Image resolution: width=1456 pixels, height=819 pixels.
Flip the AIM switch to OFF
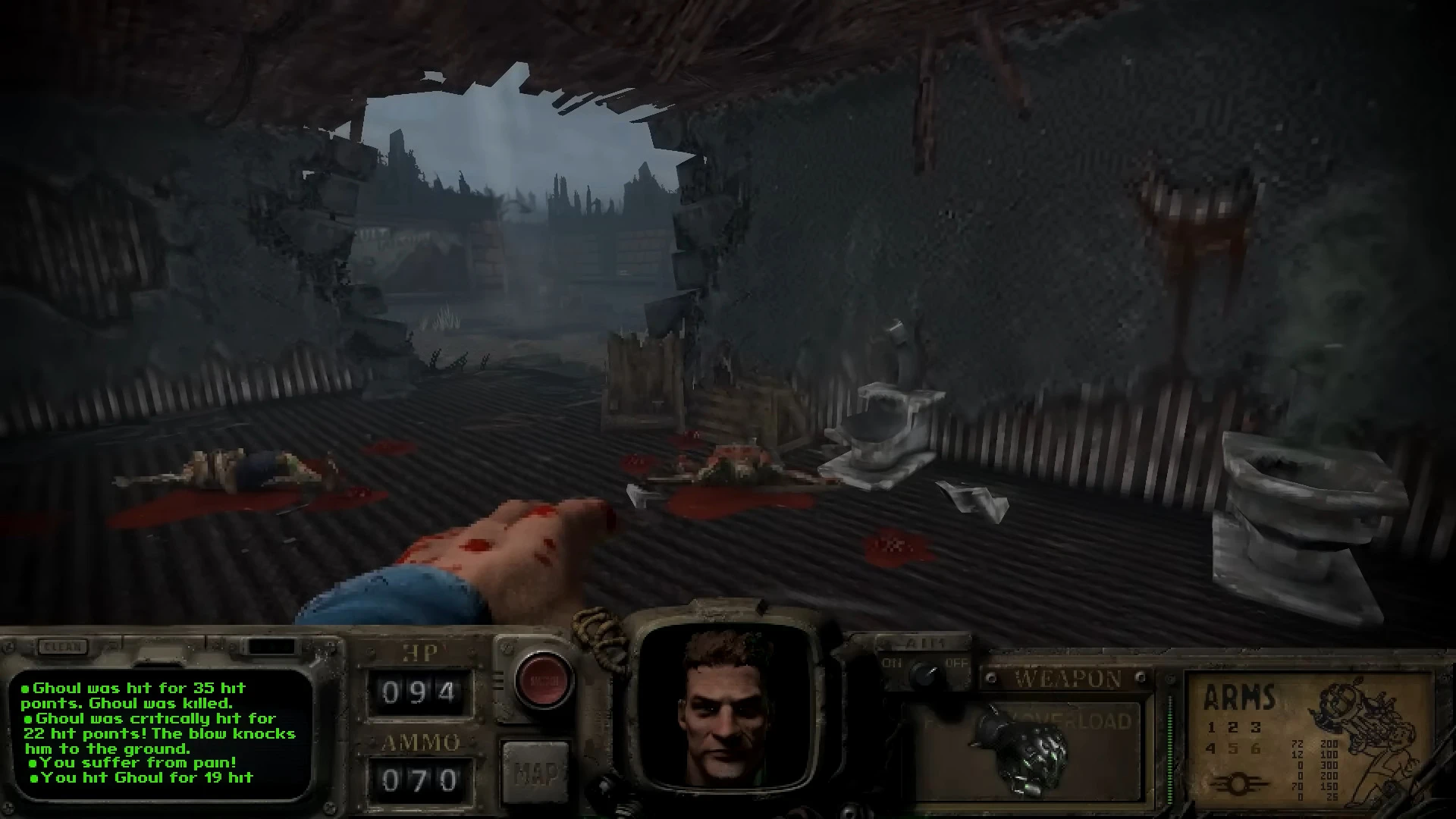955,664
